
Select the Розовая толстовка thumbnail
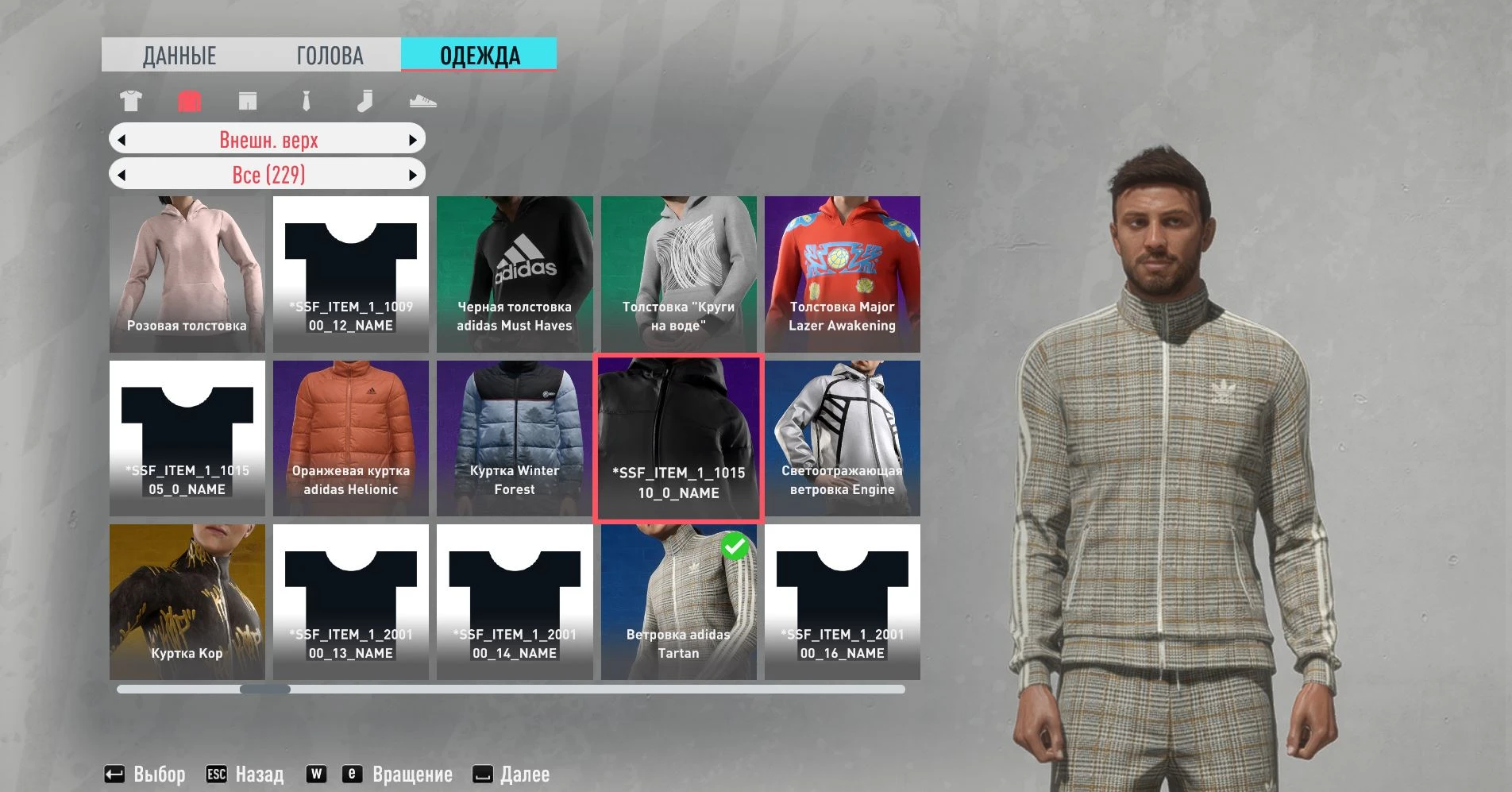[187, 274]
